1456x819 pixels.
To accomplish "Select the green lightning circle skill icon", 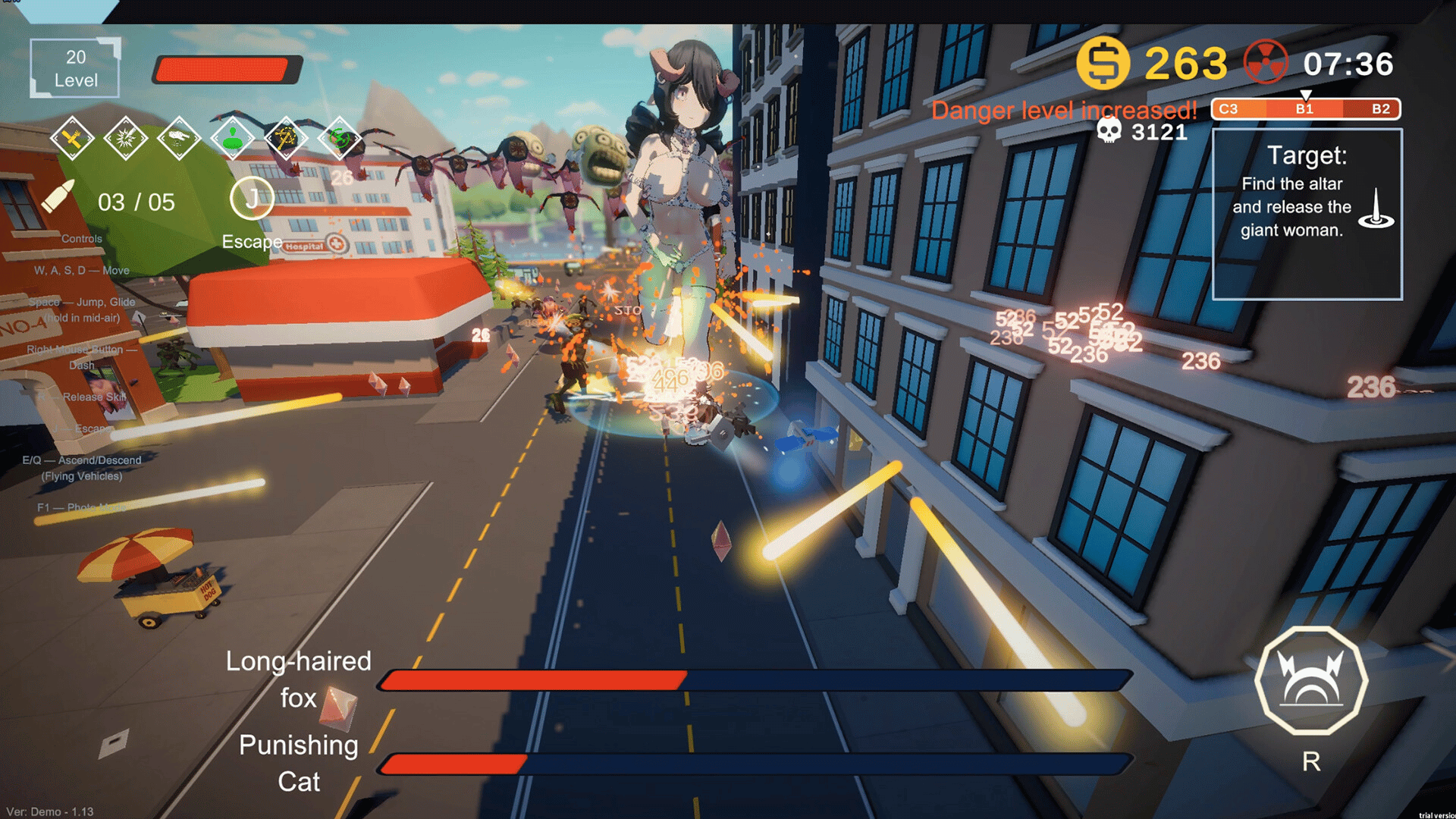I will [x=339, y=139].
